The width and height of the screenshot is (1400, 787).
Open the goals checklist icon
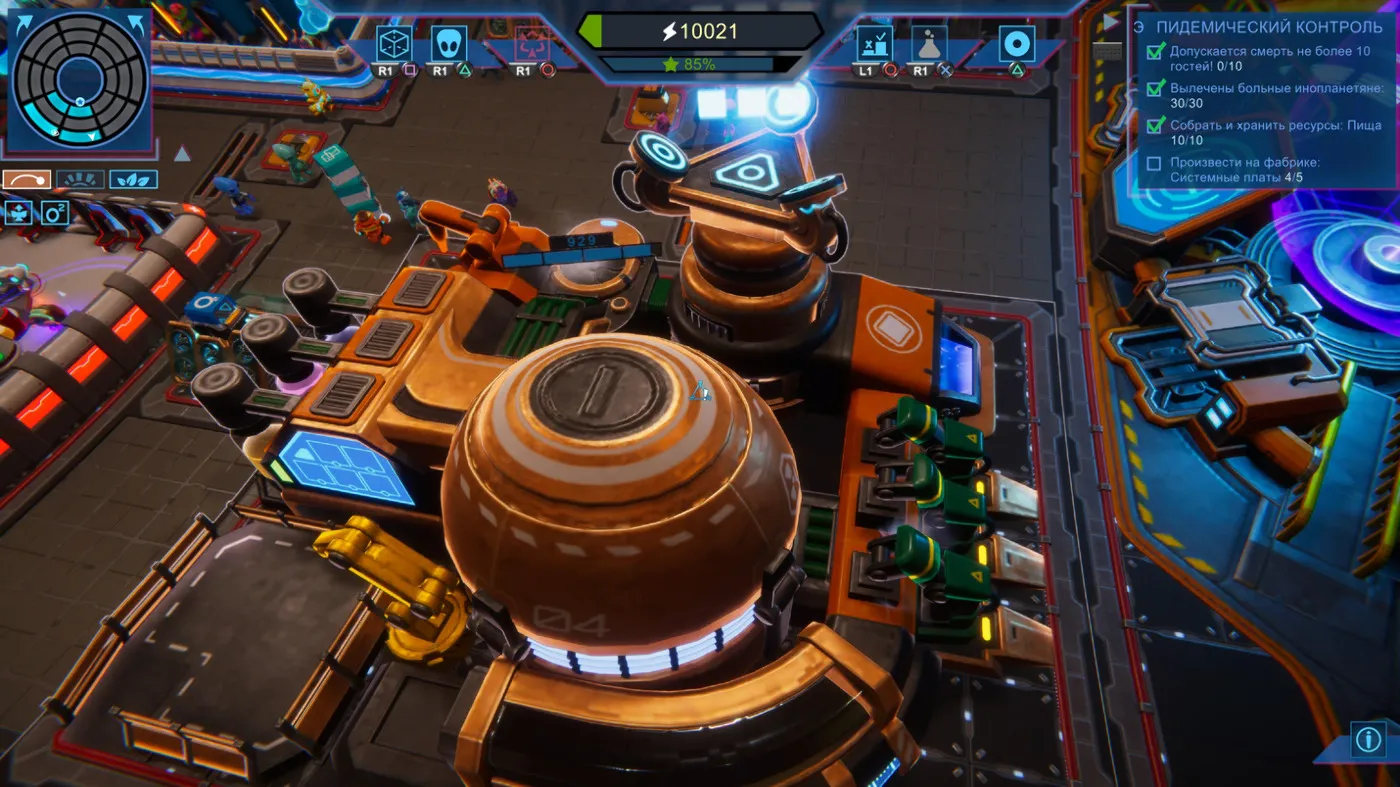point(875,44)
